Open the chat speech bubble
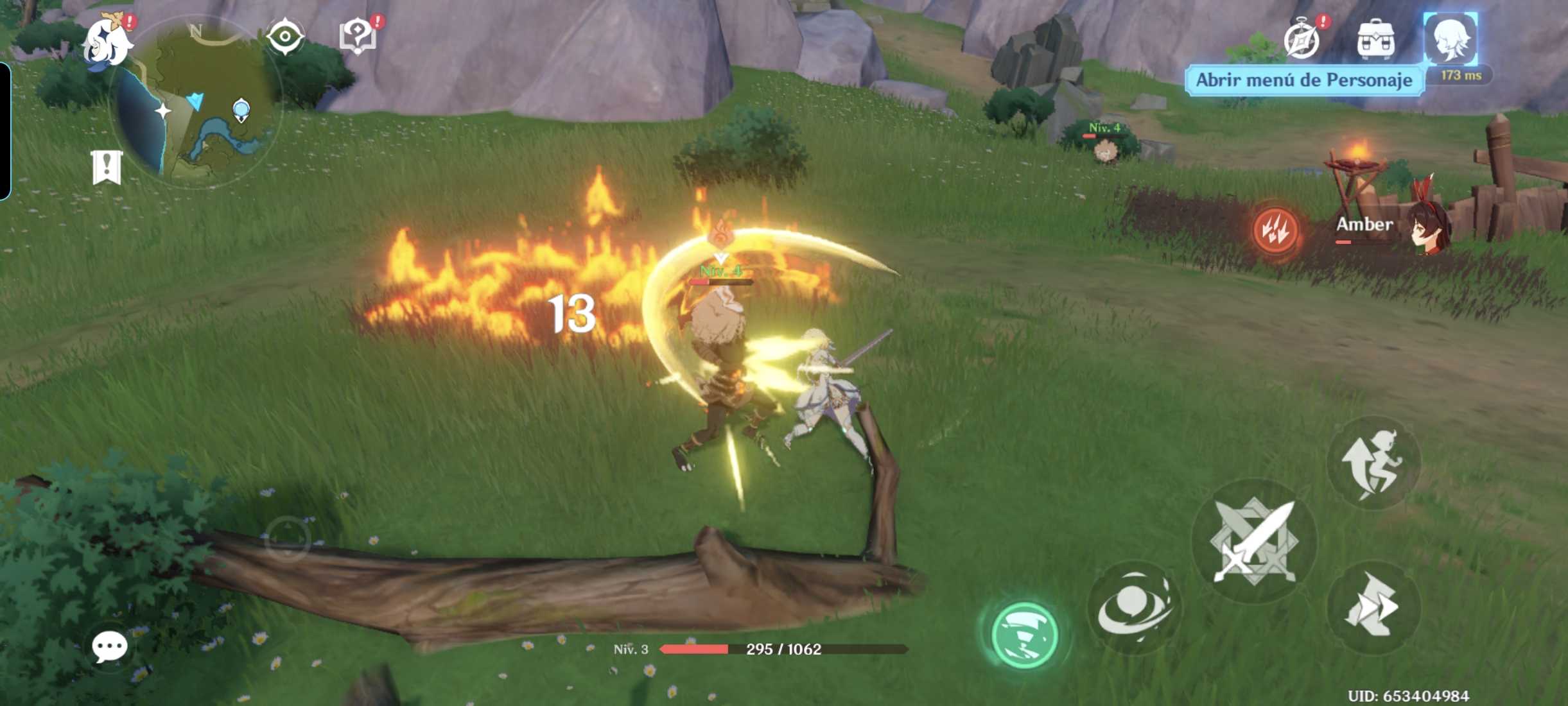This screenshot has width=1568, height=706. (x=109, y=646)
